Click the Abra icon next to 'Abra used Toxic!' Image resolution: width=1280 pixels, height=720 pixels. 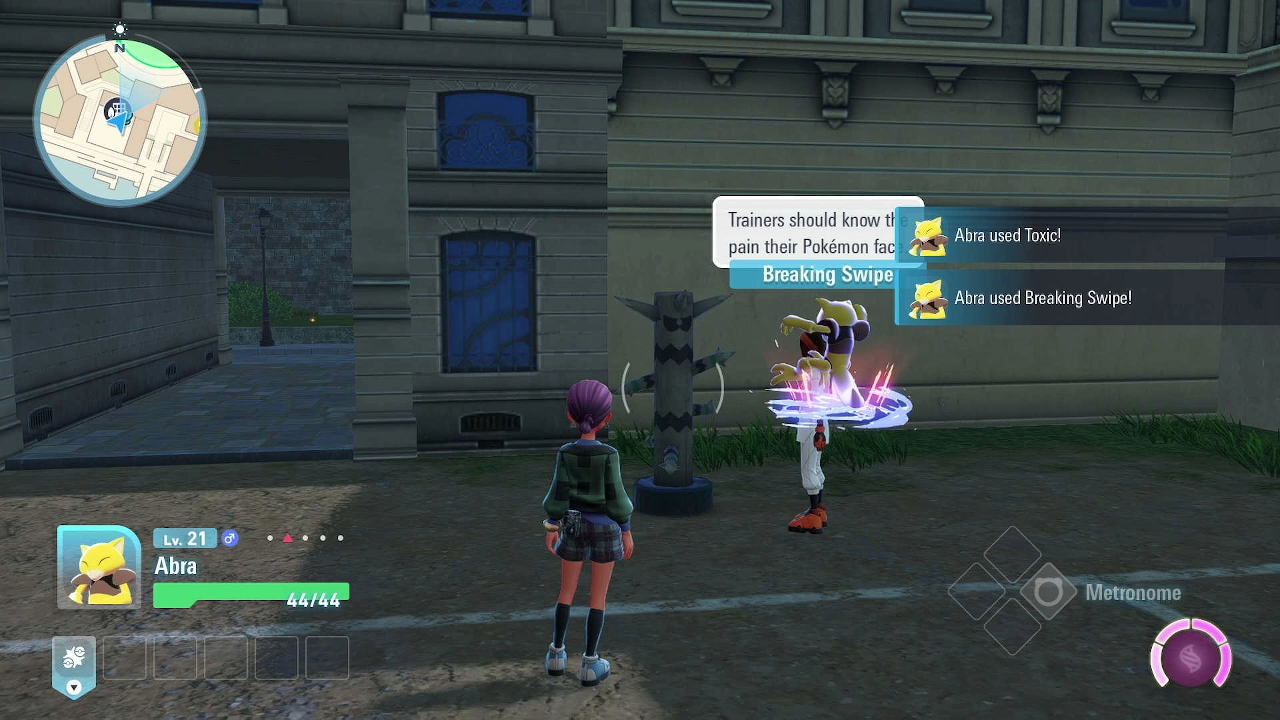point(925,236)
